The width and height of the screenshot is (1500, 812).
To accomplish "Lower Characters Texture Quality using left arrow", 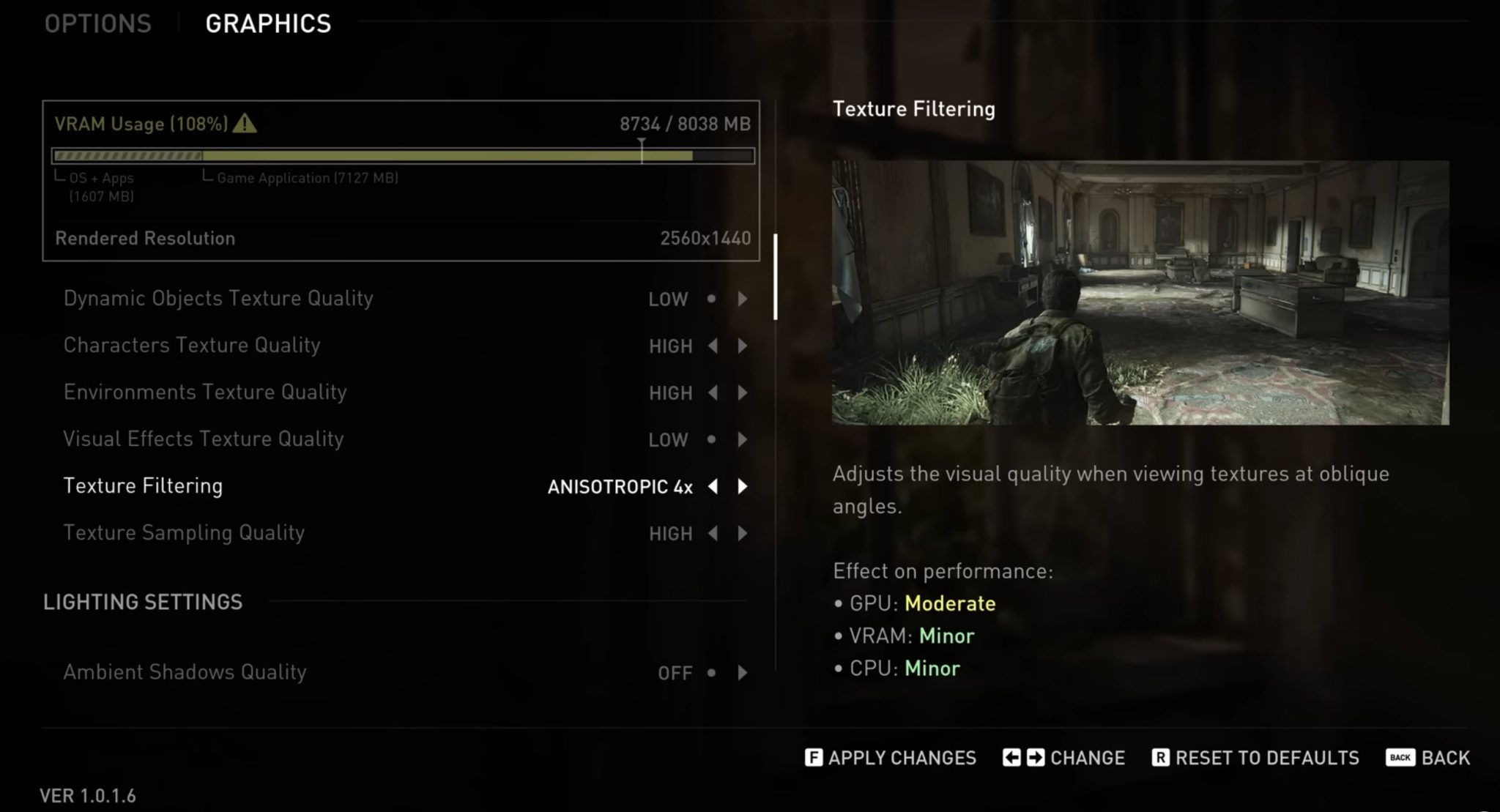I will pos(712,346).
